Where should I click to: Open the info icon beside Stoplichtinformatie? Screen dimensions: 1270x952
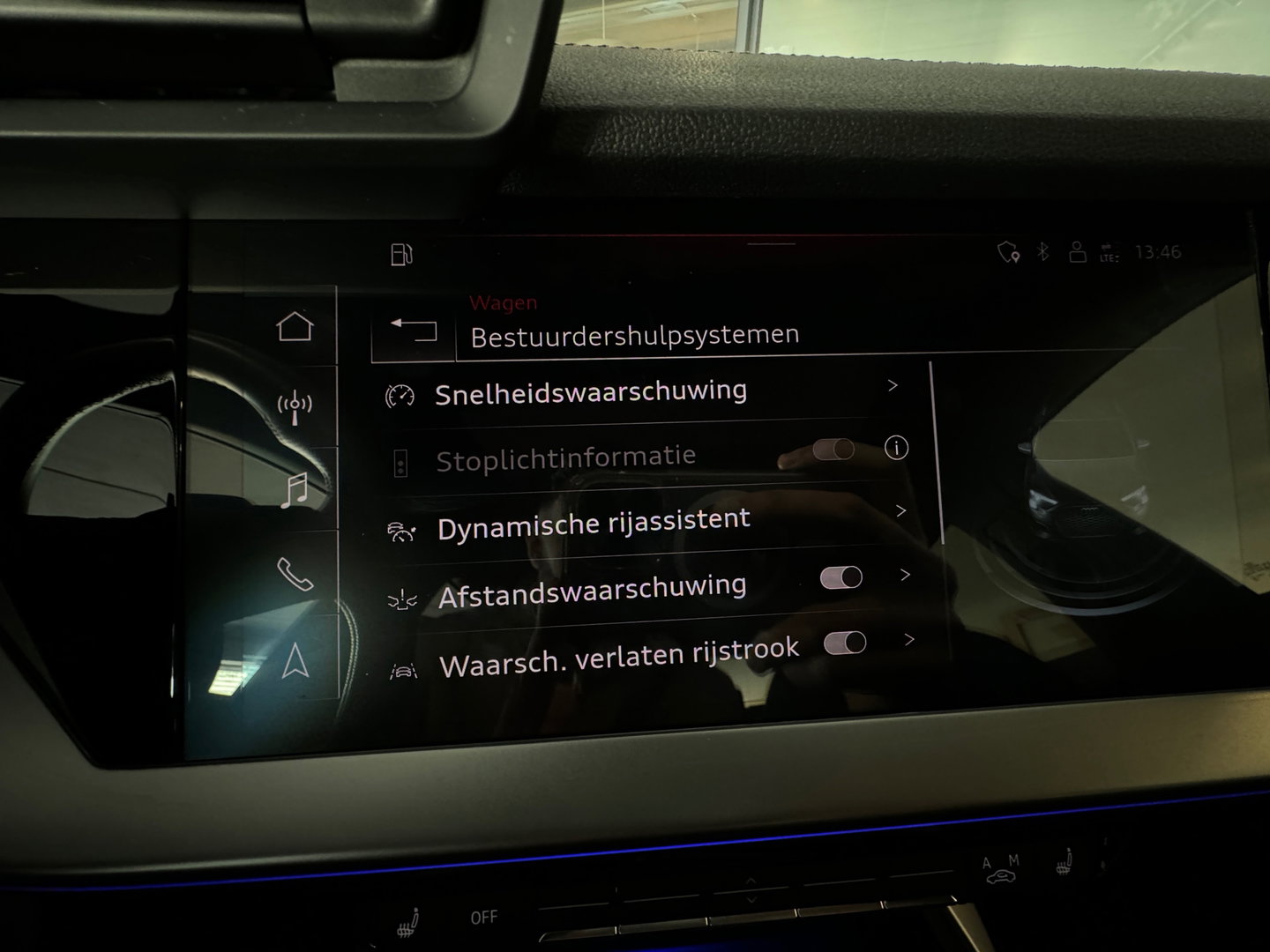(898, 449)
